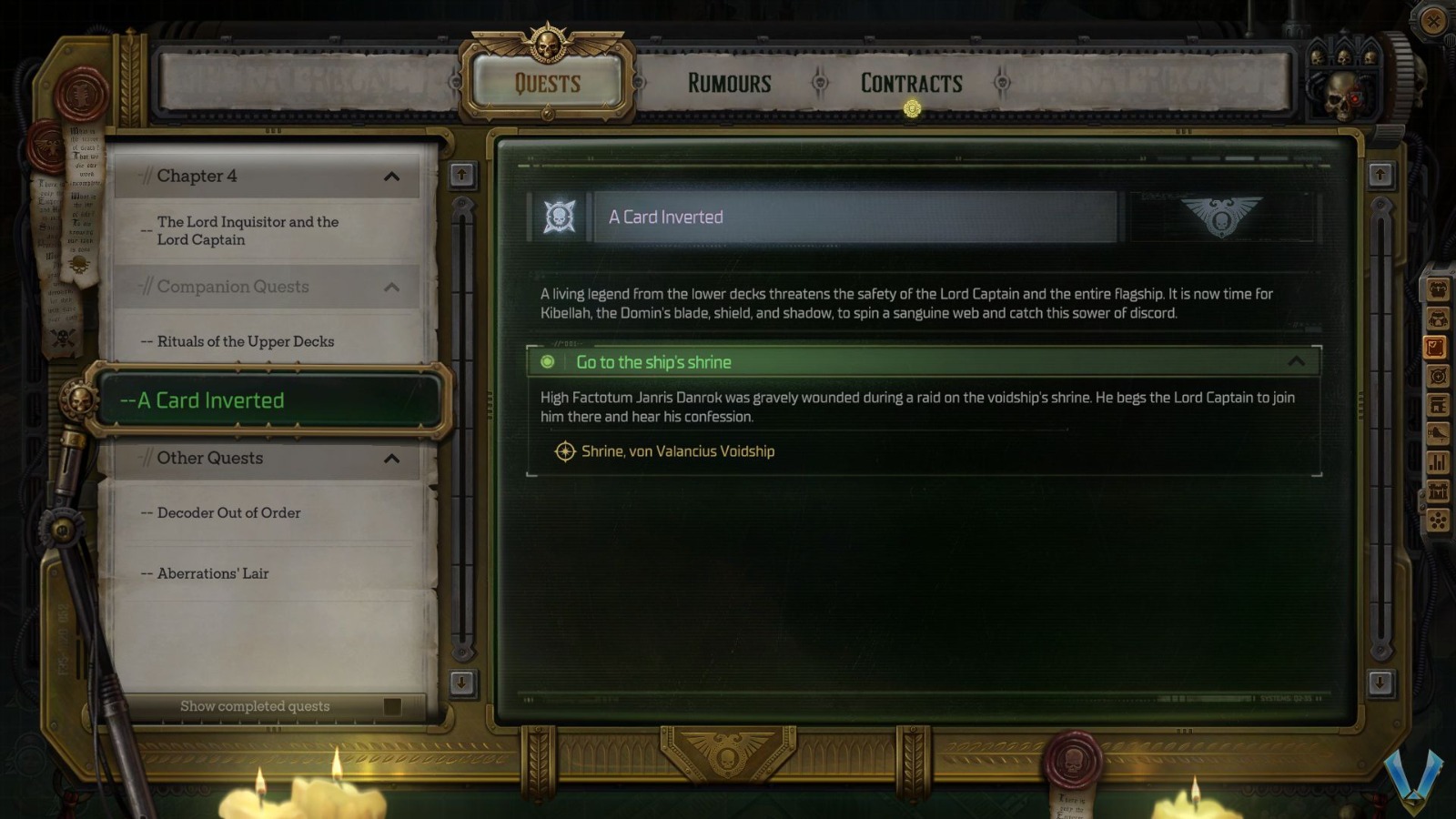The width and height of the screenshot is (1456, 819).
Task: Collapse the Go to the ship's shrine objective
Action: pyautogui.click(x=1296, y=361)
